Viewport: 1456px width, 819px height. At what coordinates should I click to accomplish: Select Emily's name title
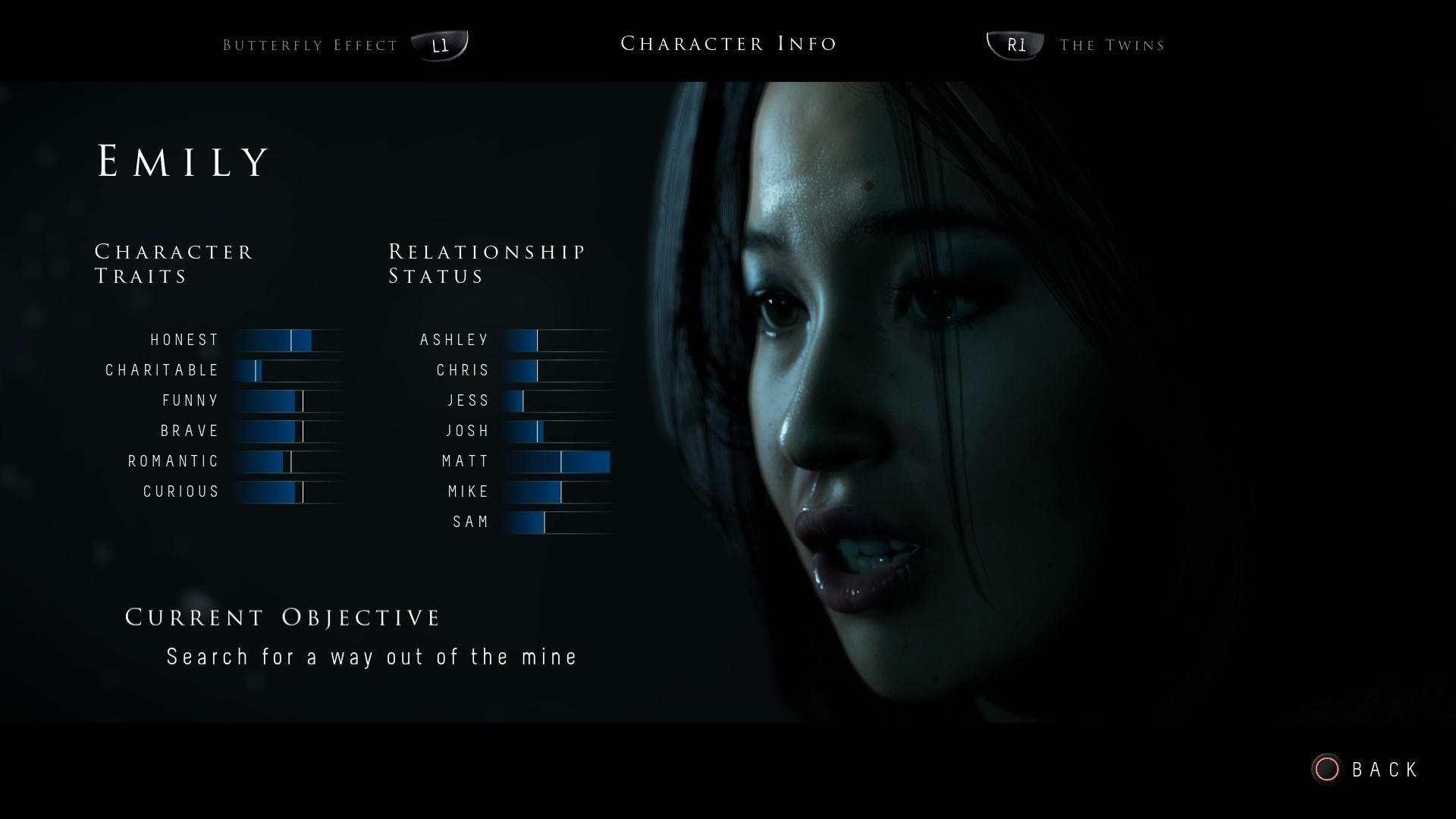pyautogui.click(x=183, y=159)
